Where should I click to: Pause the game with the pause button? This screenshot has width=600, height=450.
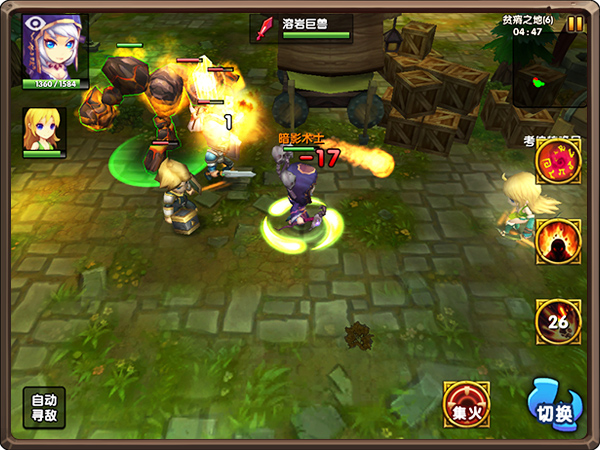pos(575,24)
